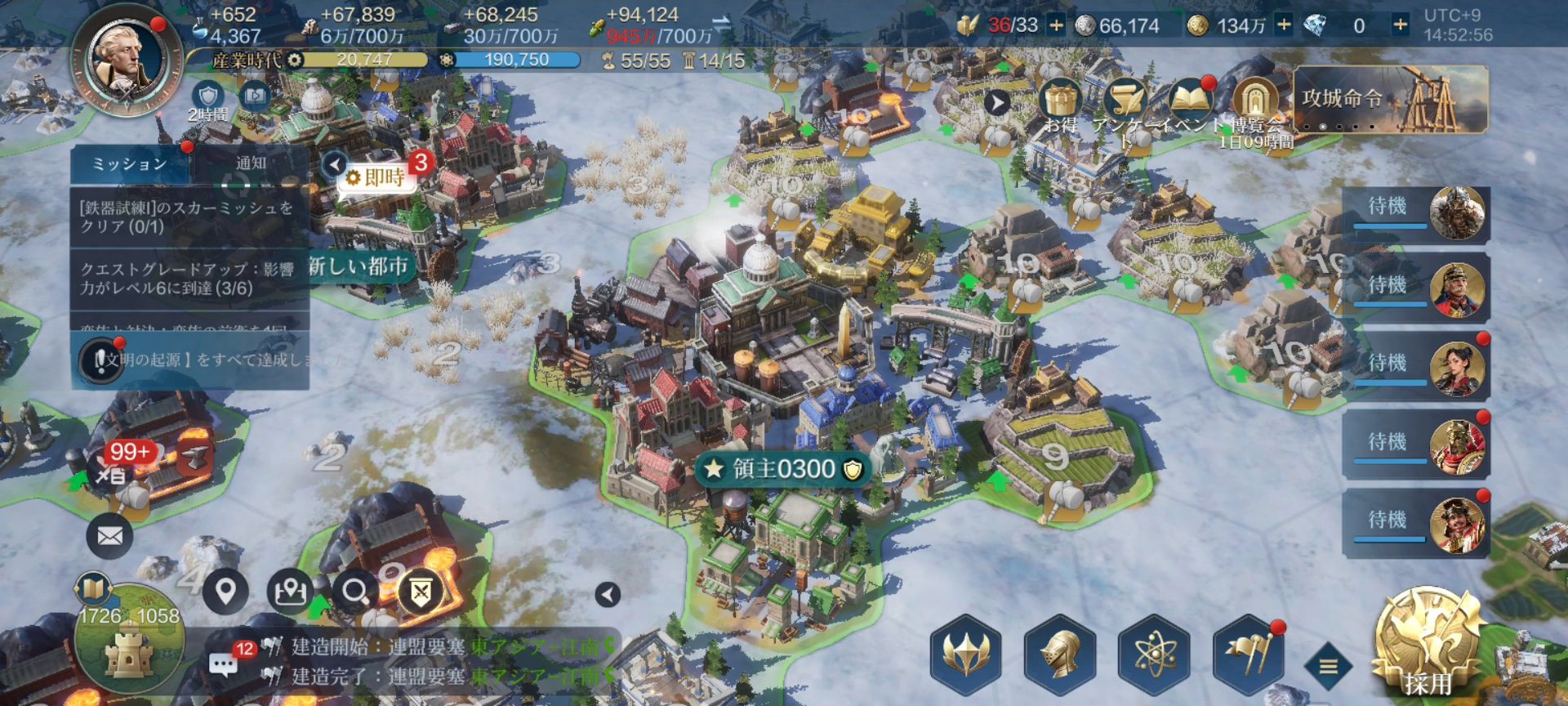
Task: Open the player avatar profile
Action: [127, 59]
